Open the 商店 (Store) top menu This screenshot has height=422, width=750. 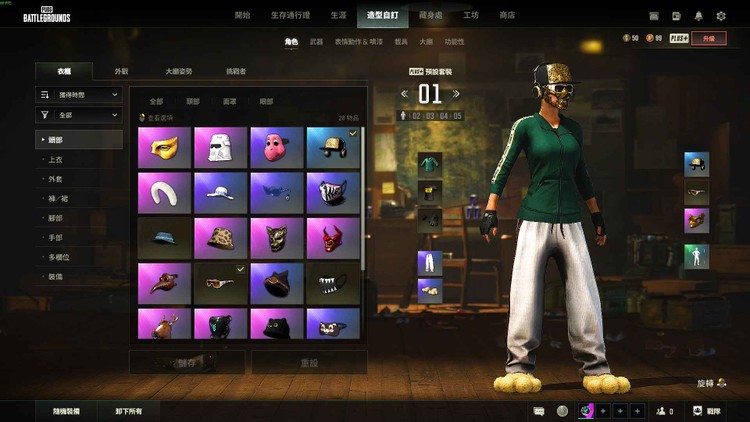(507, 16)
